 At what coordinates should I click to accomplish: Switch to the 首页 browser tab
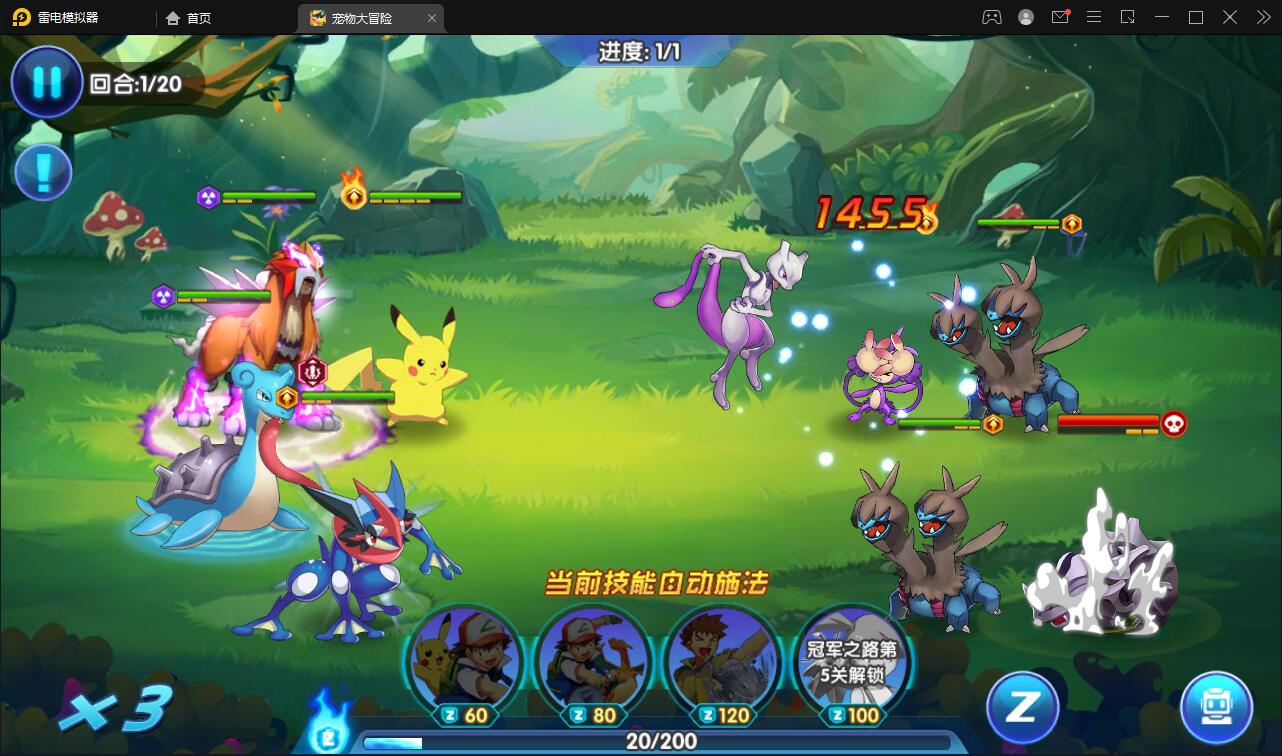[x=188, y=17]
